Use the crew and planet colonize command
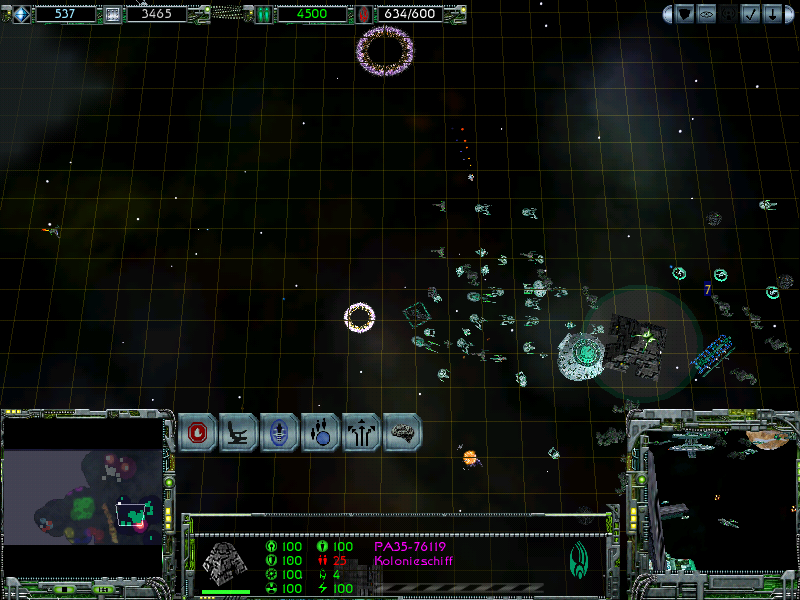 pos(321,432)
